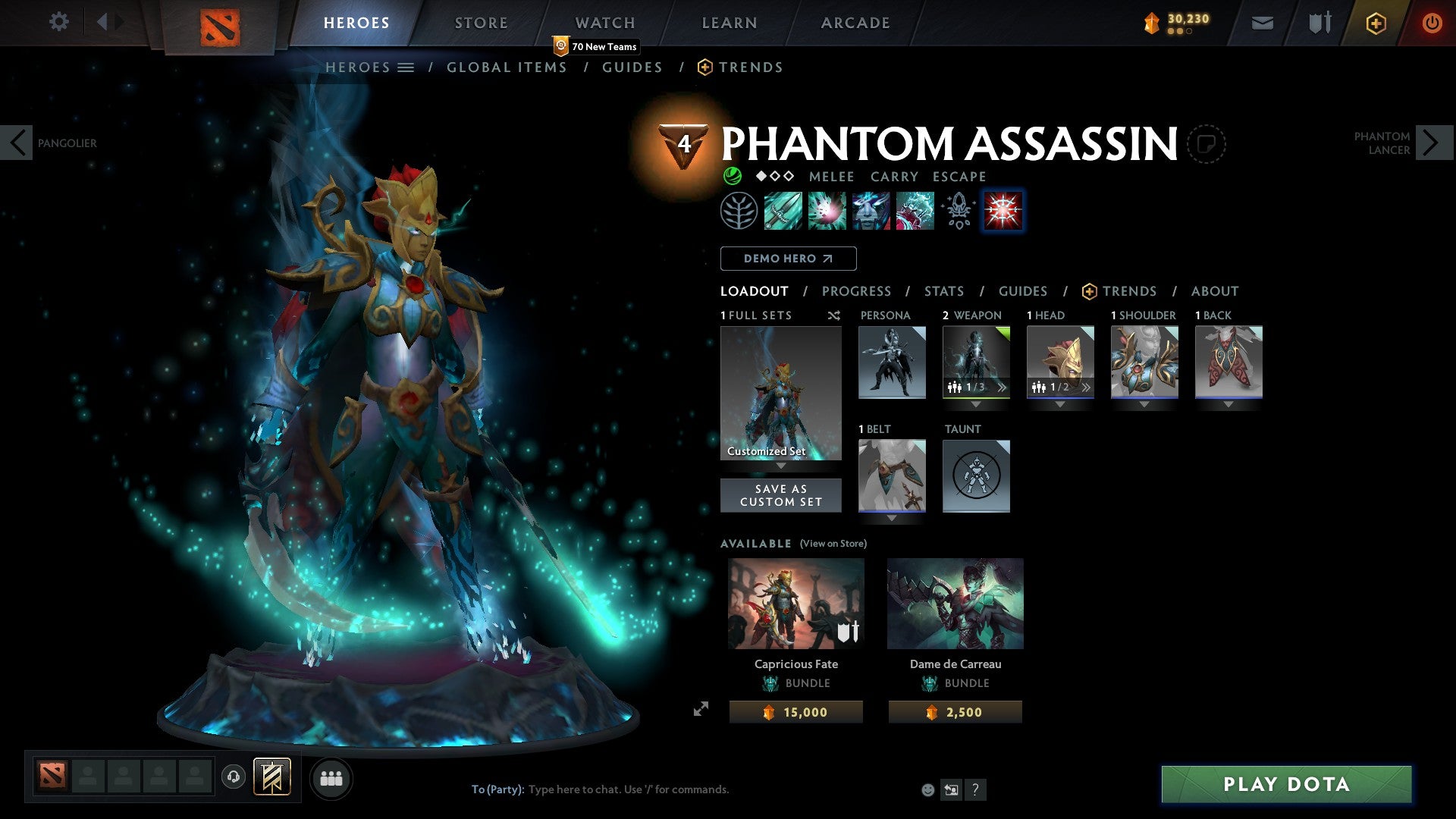Open the settings gear
The height and width of the screenshot is (819, 1456).
pos(58,22)
